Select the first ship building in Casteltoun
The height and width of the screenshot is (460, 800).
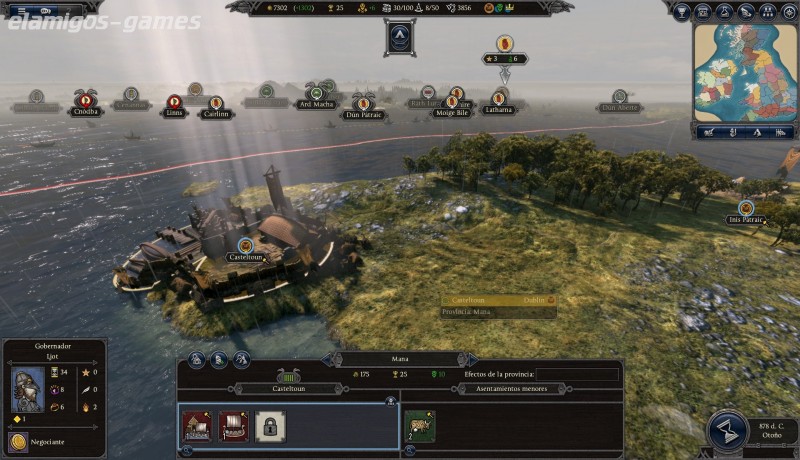tap(195, 425)
